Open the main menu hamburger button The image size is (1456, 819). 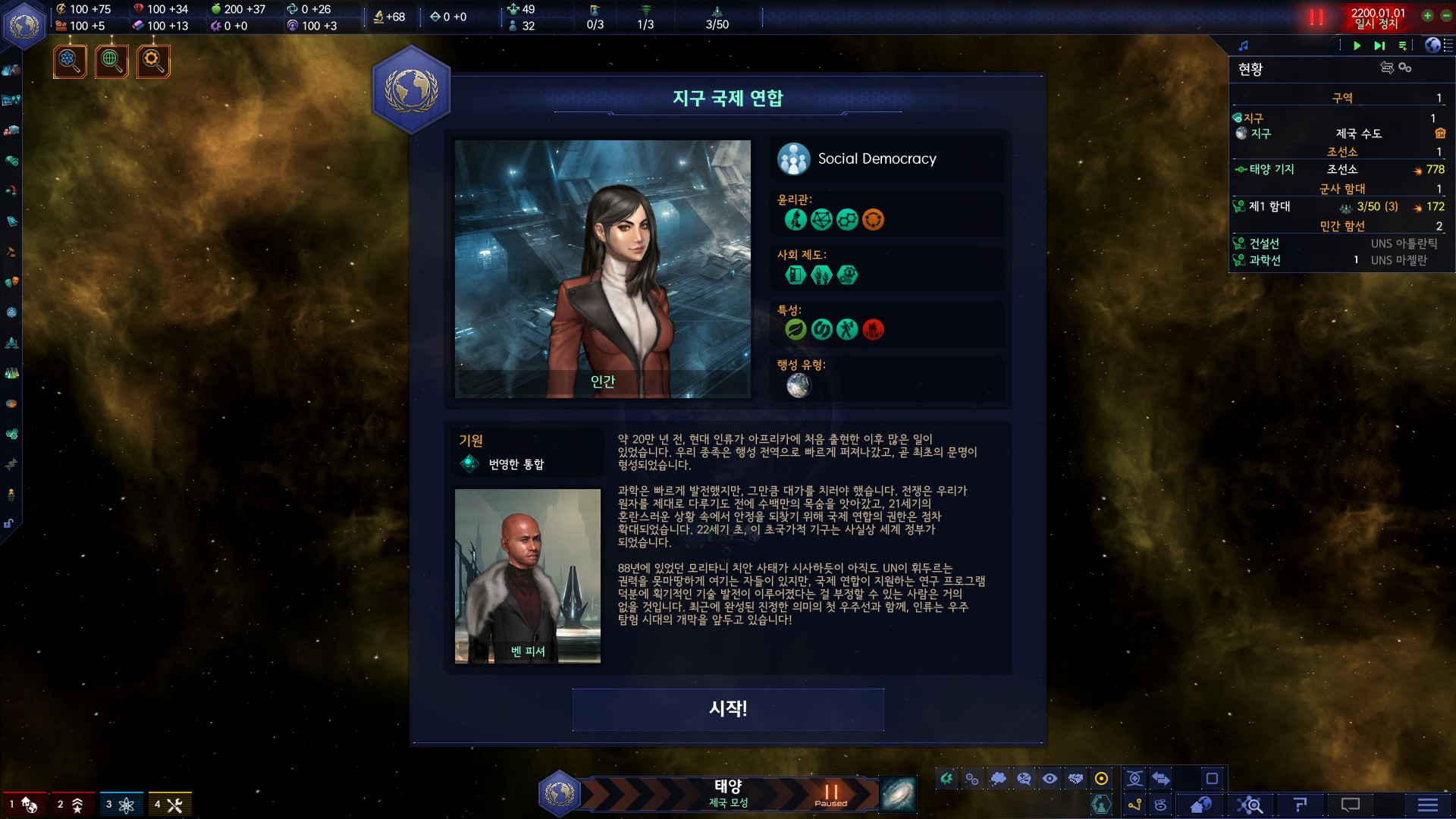coord(1427,805)
